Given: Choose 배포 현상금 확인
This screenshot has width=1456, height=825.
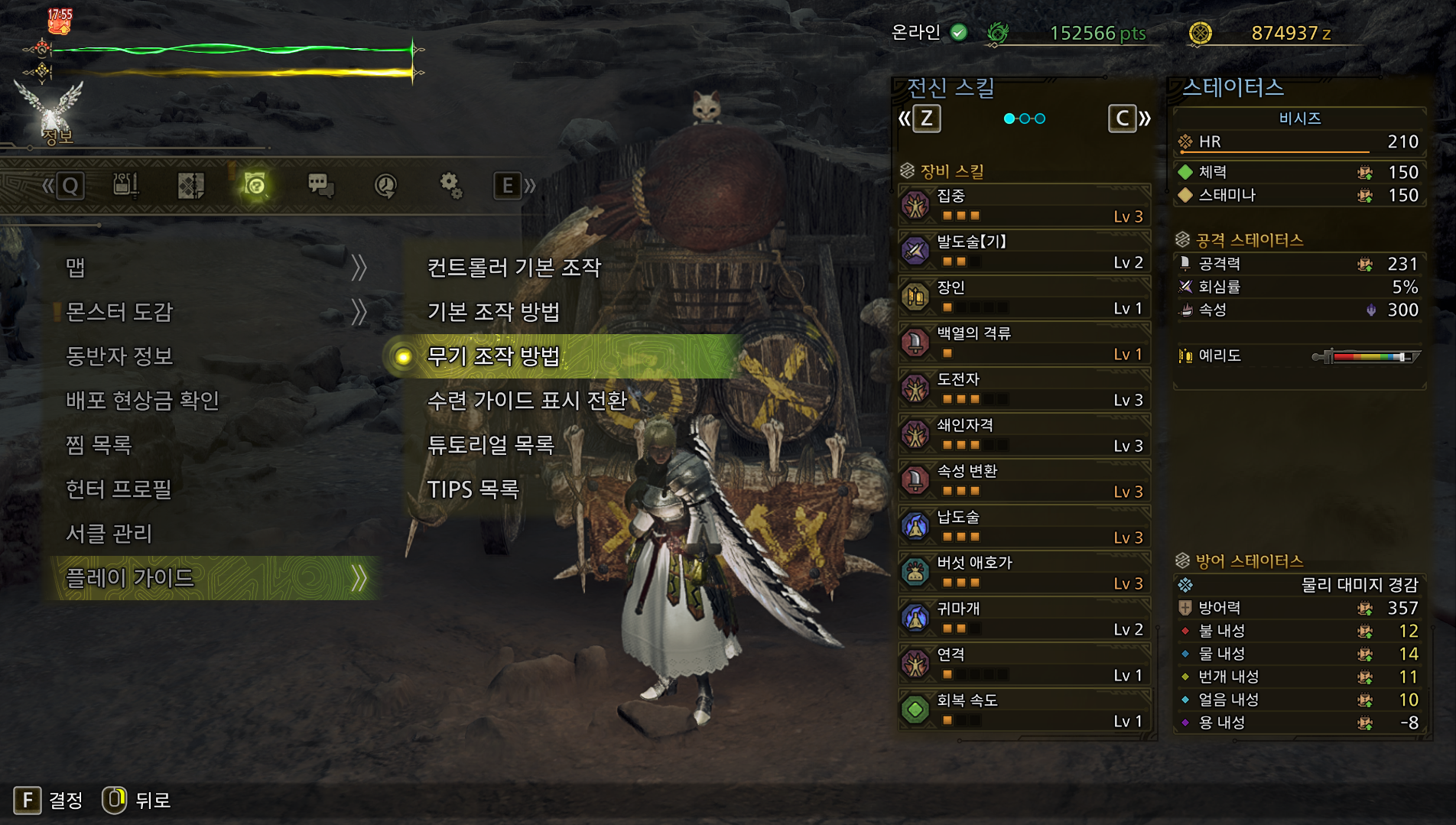Looking at the screenshot, I should [143, 401].
